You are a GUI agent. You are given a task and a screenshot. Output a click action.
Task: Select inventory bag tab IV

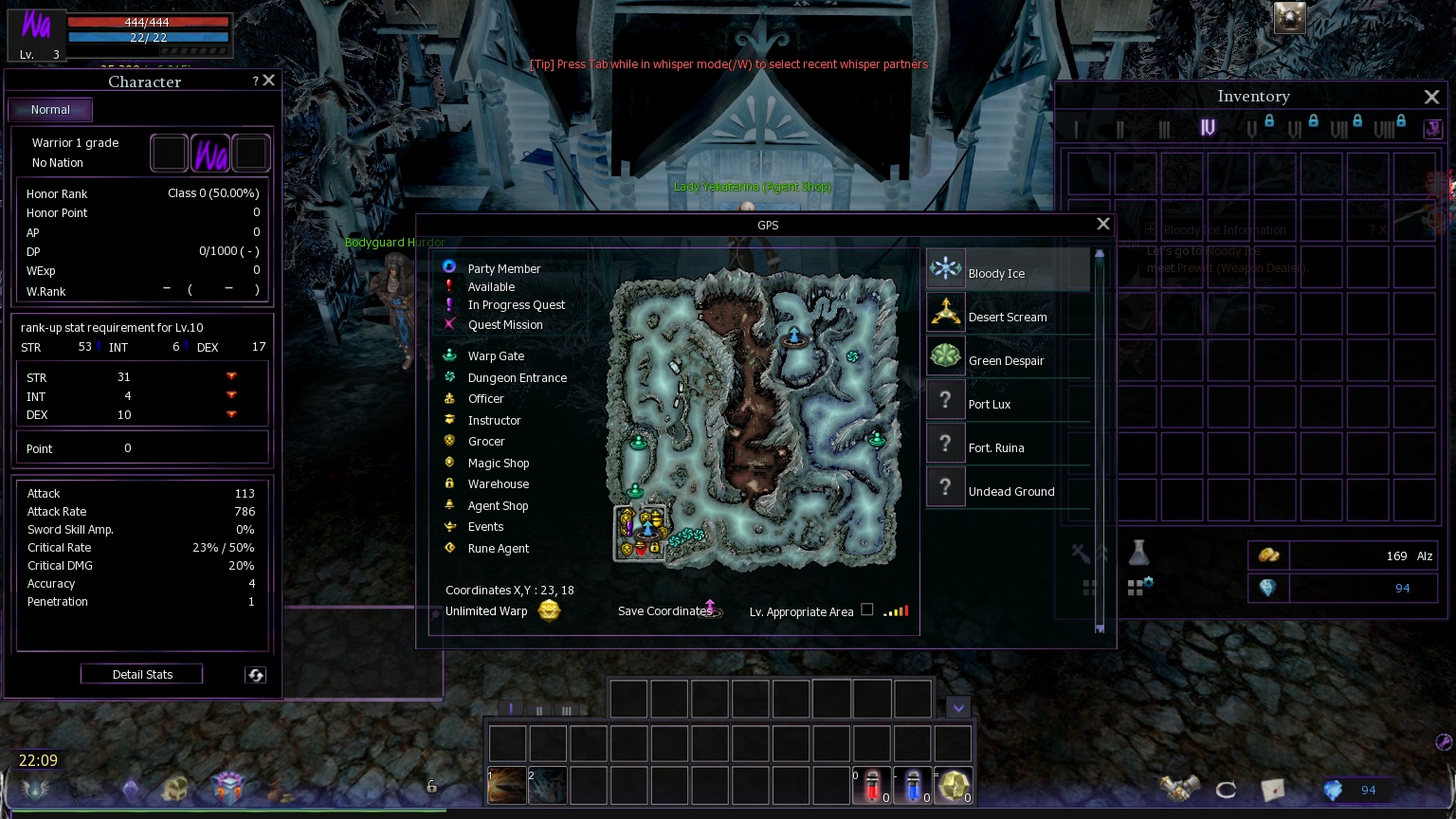click(x=1208, y=128)
